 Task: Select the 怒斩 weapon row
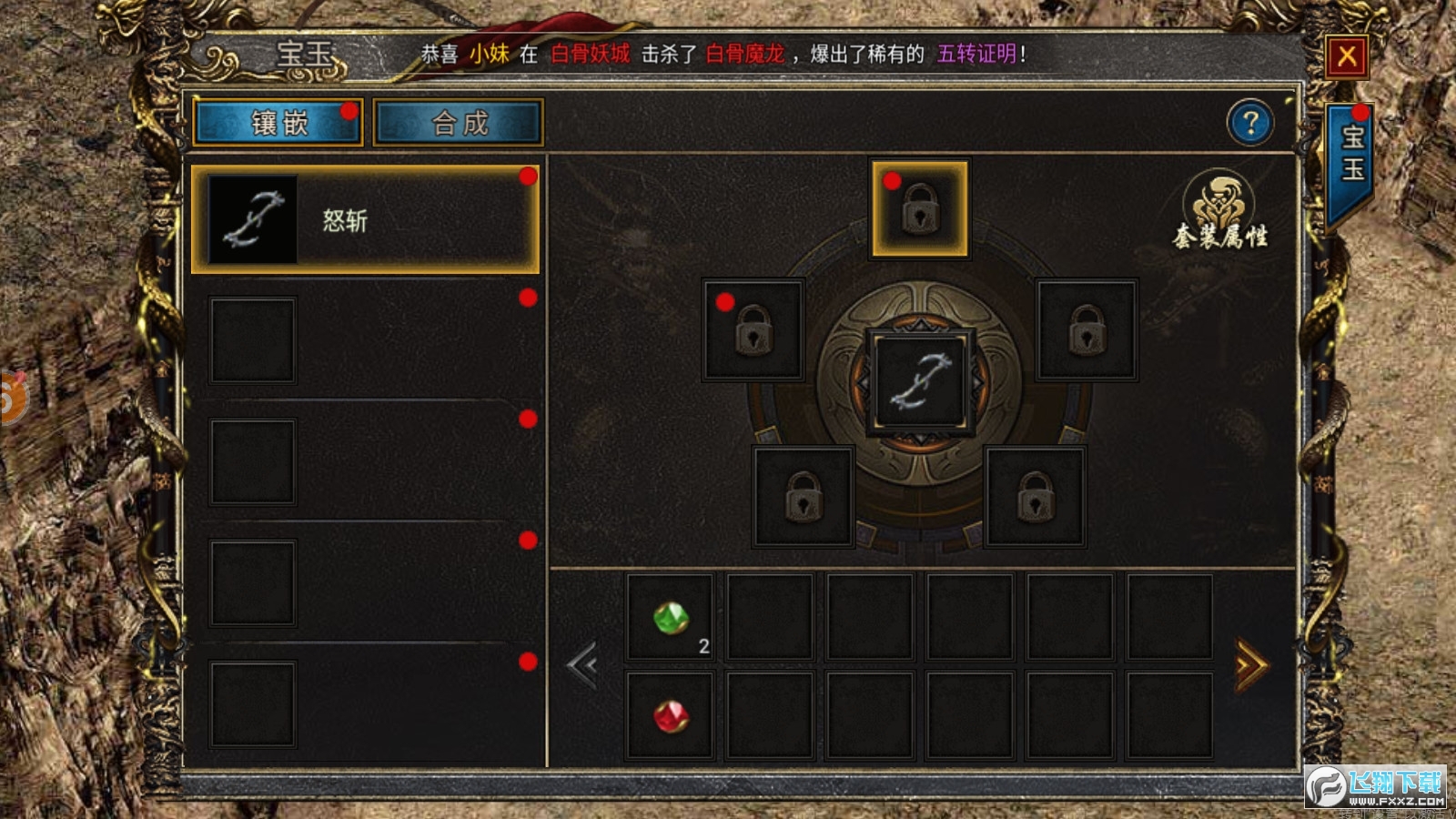pyautogui.click(x=365, y=220)
